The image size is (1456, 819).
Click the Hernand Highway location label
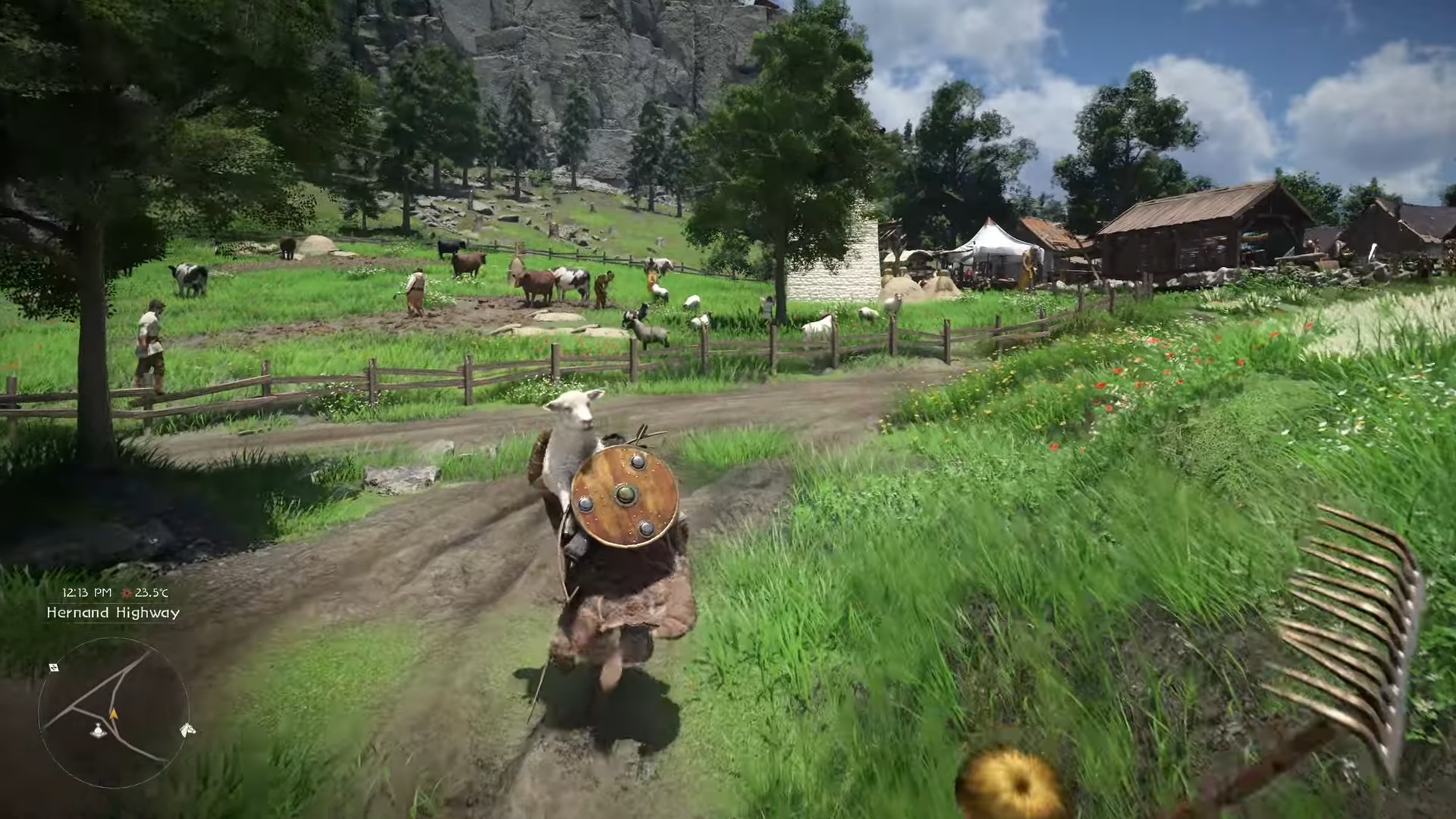pos(114,614)
